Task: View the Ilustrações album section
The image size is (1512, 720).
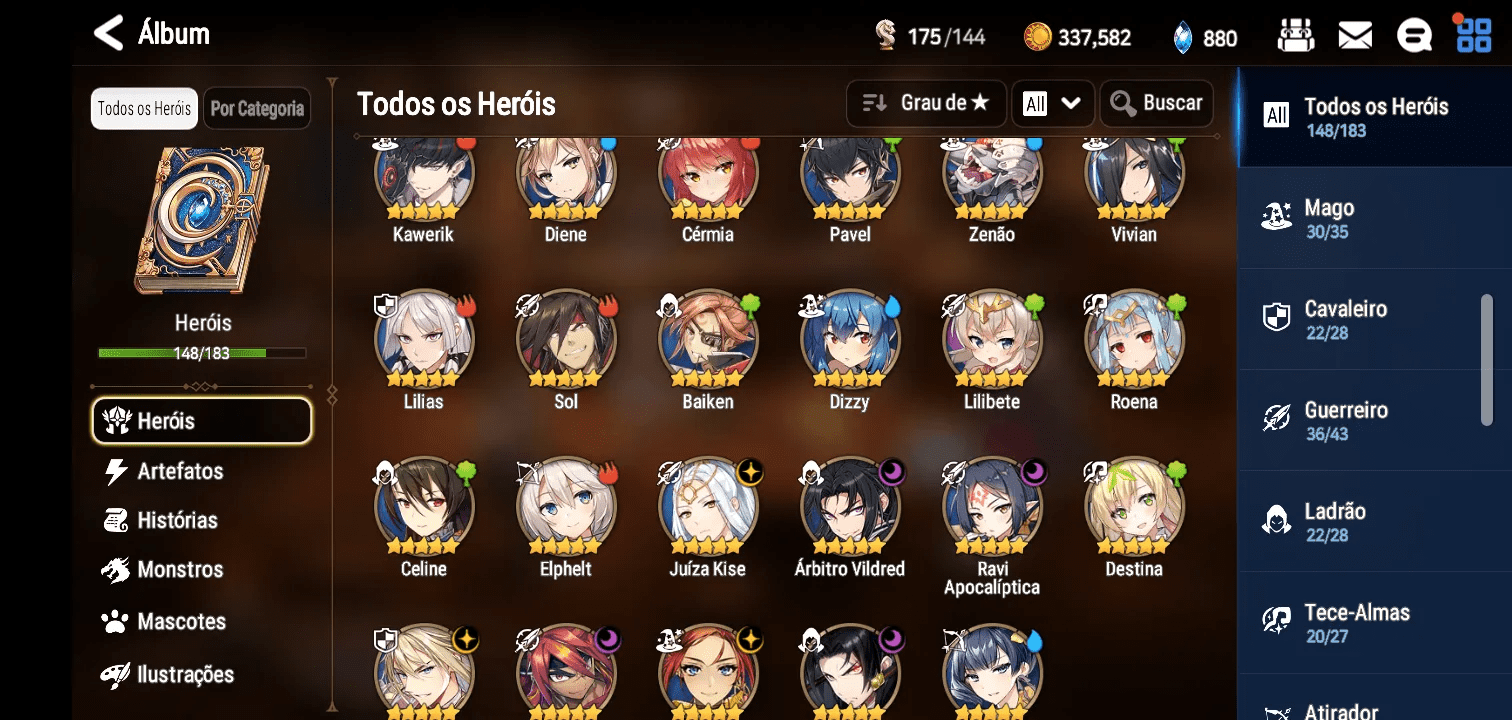Action: 185,674
